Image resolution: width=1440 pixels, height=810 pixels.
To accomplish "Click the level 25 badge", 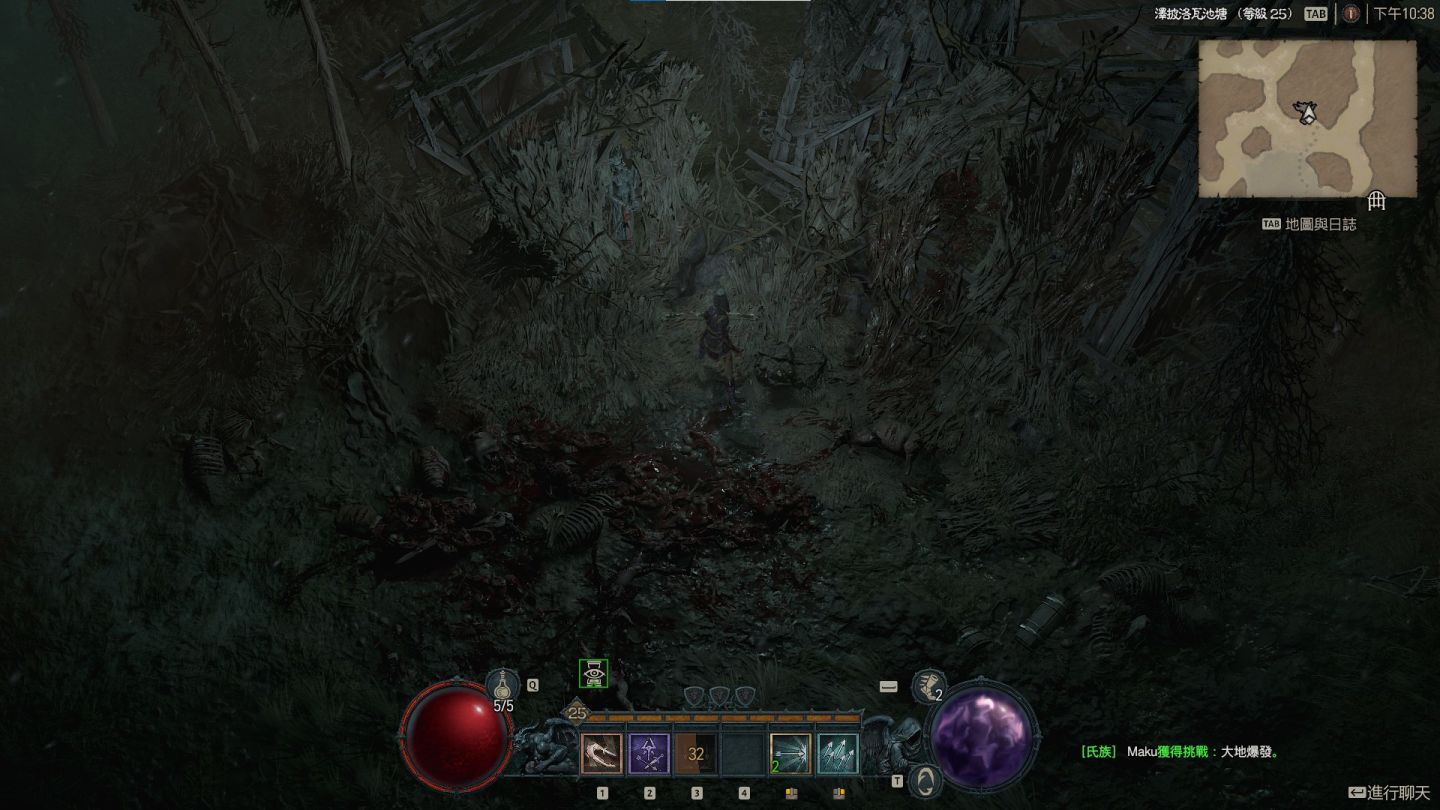I will point(577,713).
